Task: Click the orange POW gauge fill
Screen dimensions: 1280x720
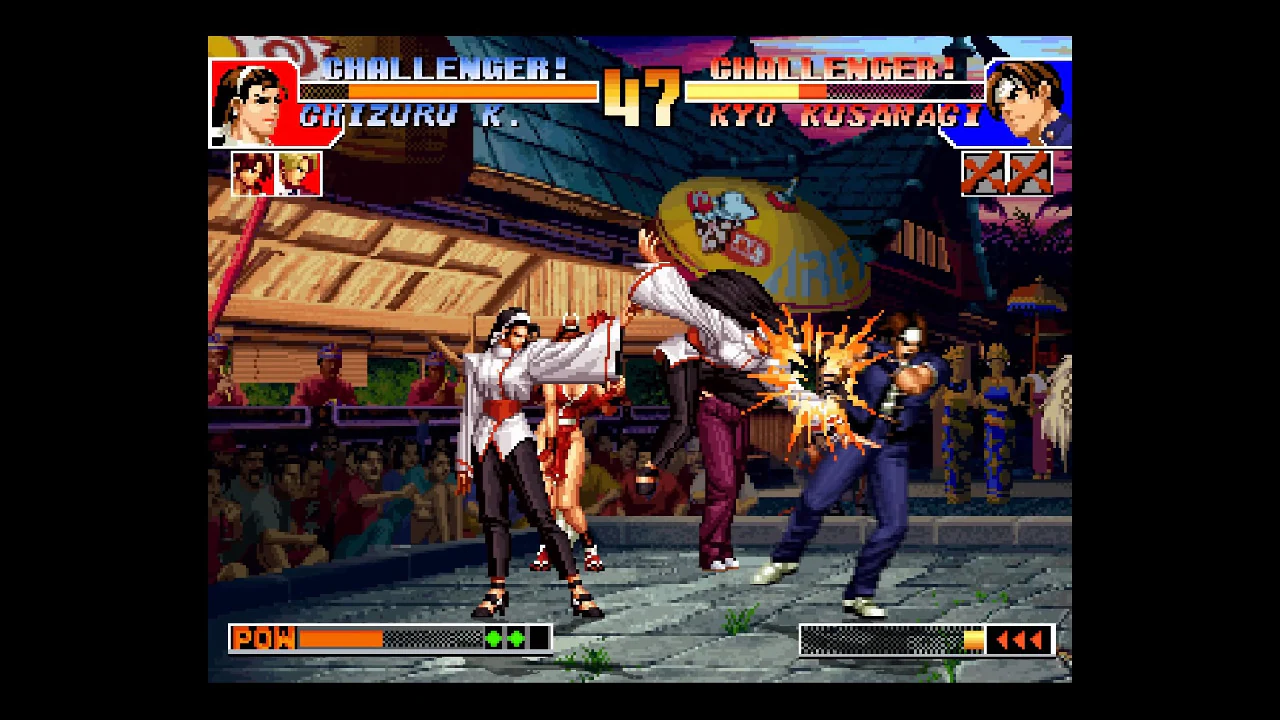Action: click(340, 637)
